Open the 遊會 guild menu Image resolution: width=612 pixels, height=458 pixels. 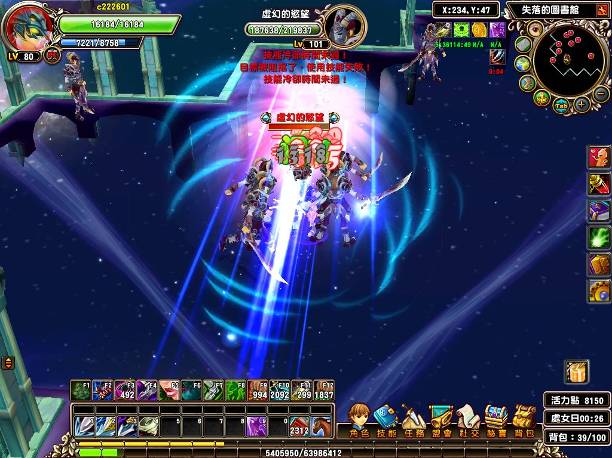tap(439, 419)
